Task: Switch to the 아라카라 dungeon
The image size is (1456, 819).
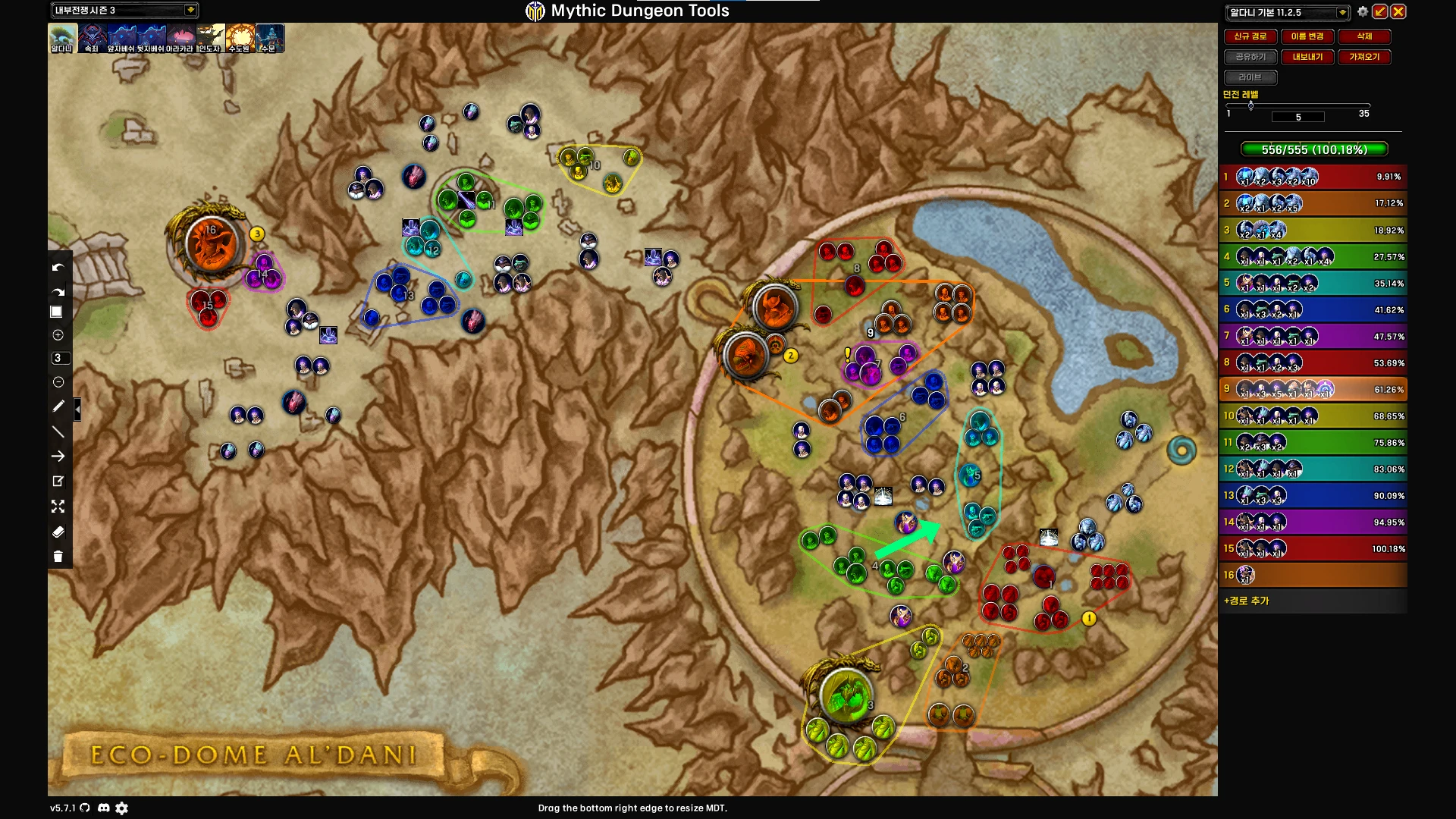Action: (x=180, y=37)
